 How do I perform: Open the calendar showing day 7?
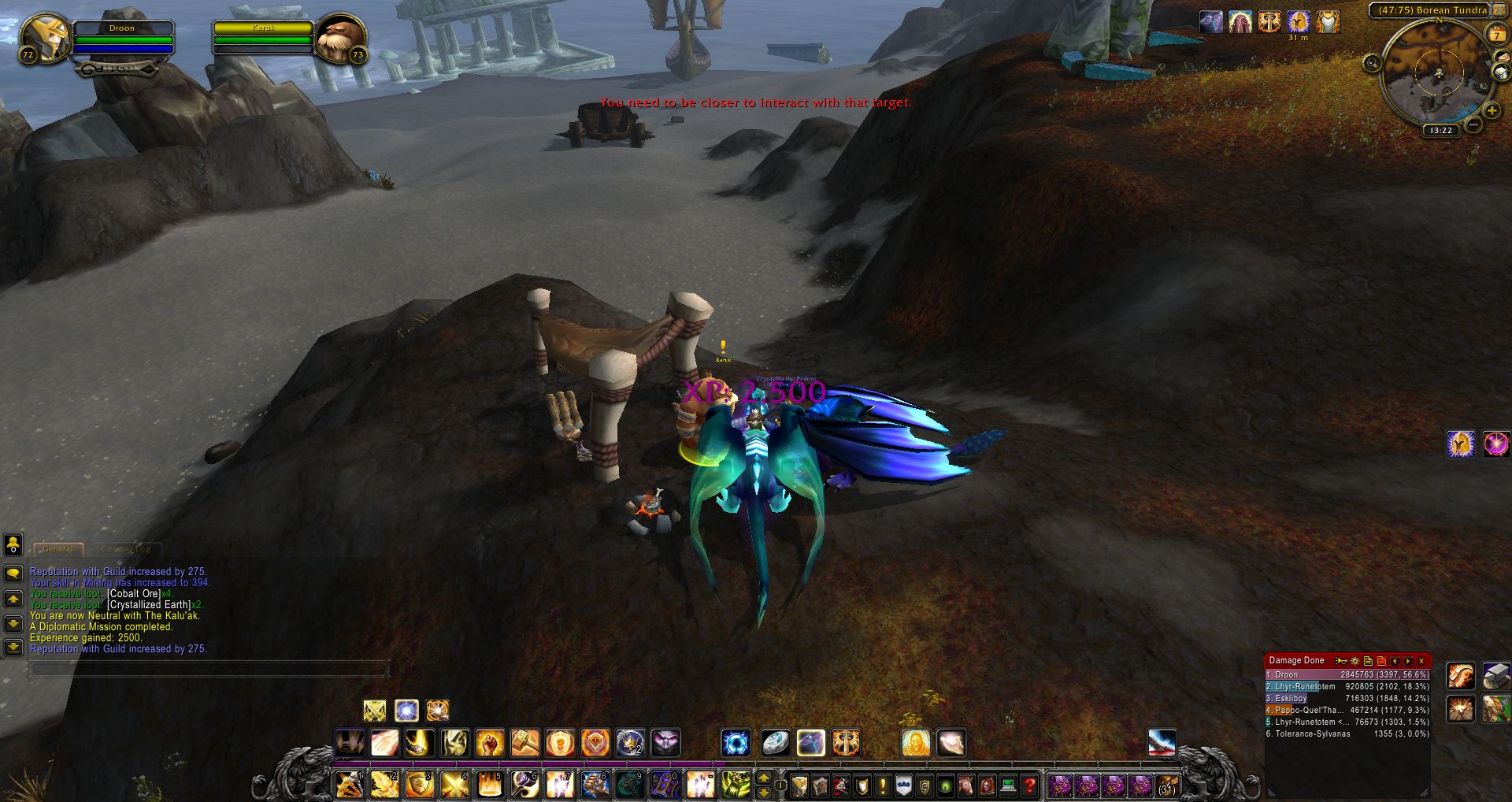(1495, 34)
